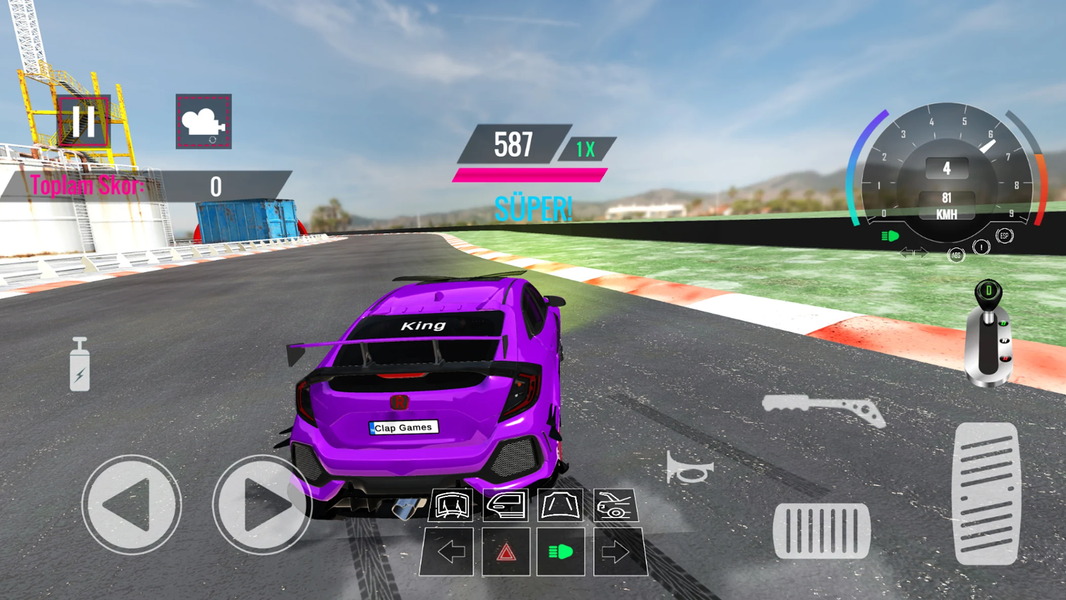Pause the game with the pause button
This screenshot has width=1066, height=600.
point(84,122)
